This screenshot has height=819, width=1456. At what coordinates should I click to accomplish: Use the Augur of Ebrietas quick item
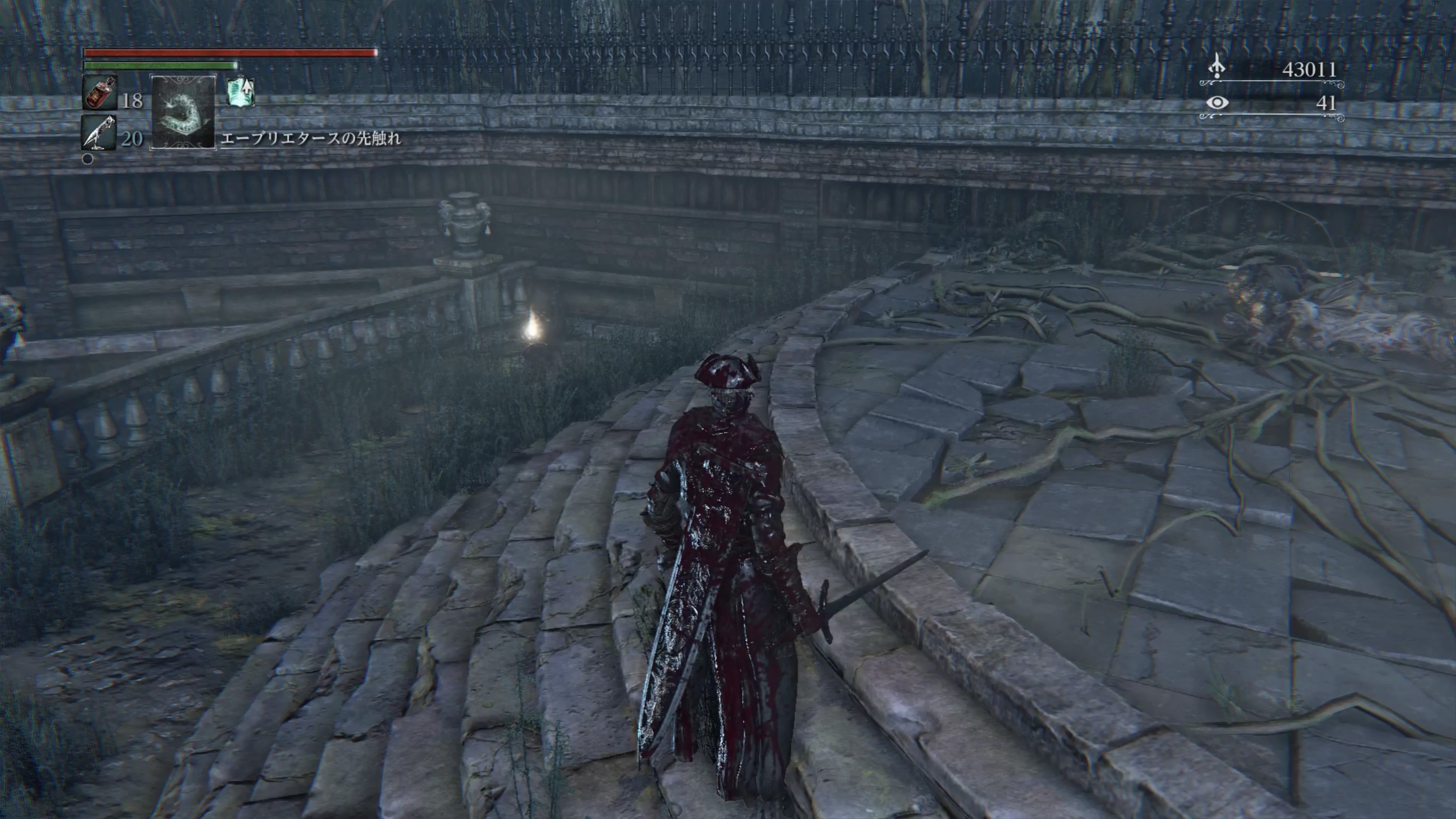click(183, 111)
